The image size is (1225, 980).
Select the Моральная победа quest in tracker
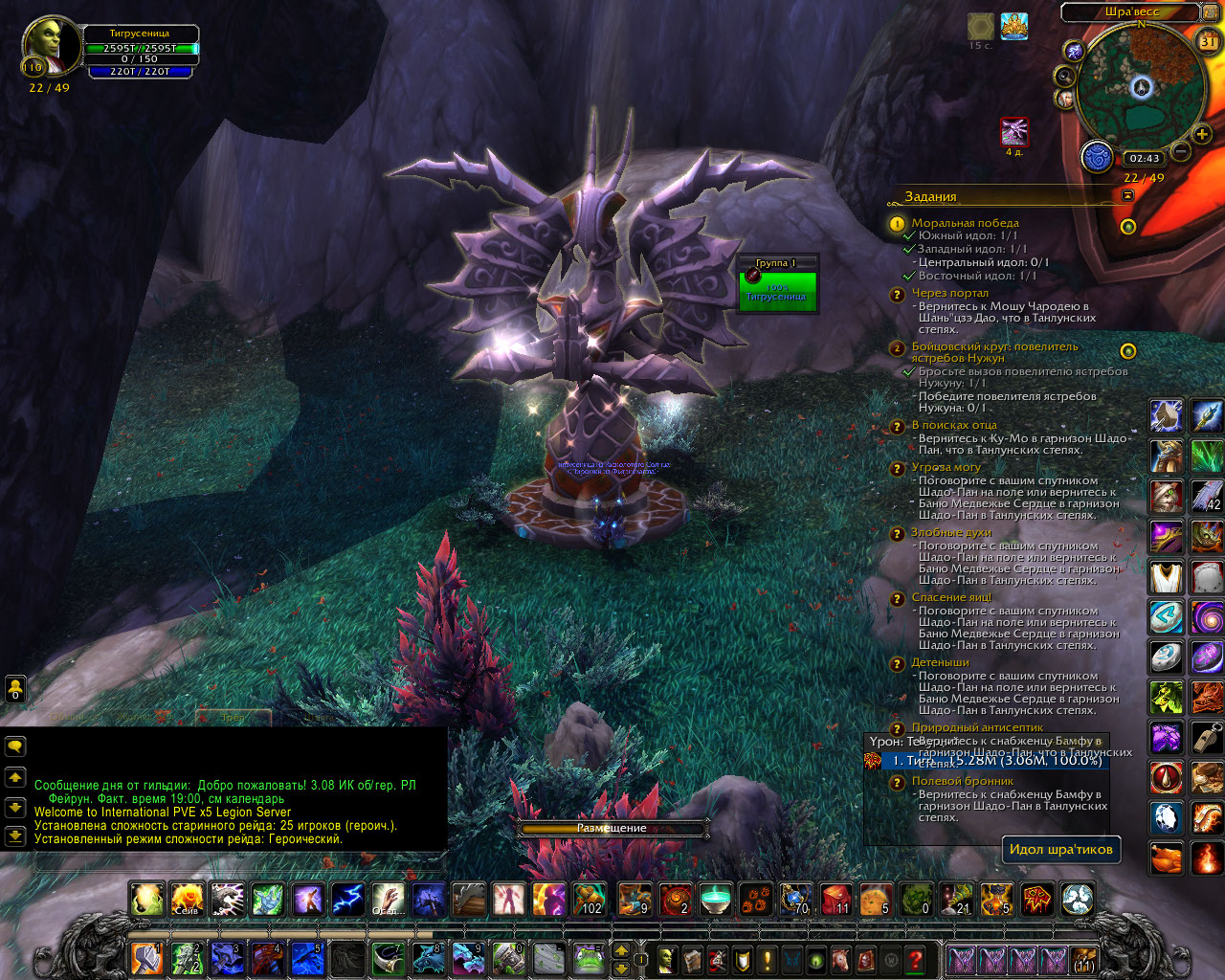click(965, 223)
